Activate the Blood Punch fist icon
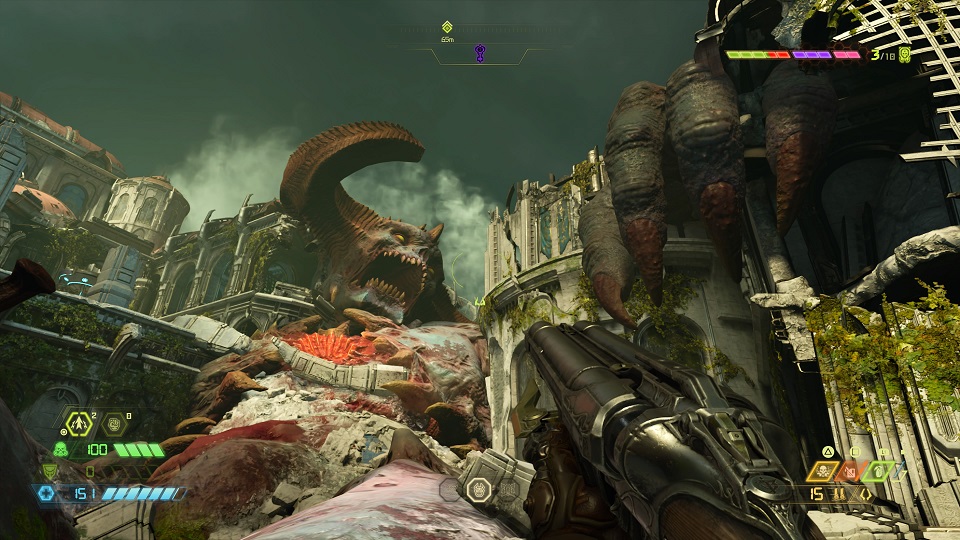 coord(115,423)
